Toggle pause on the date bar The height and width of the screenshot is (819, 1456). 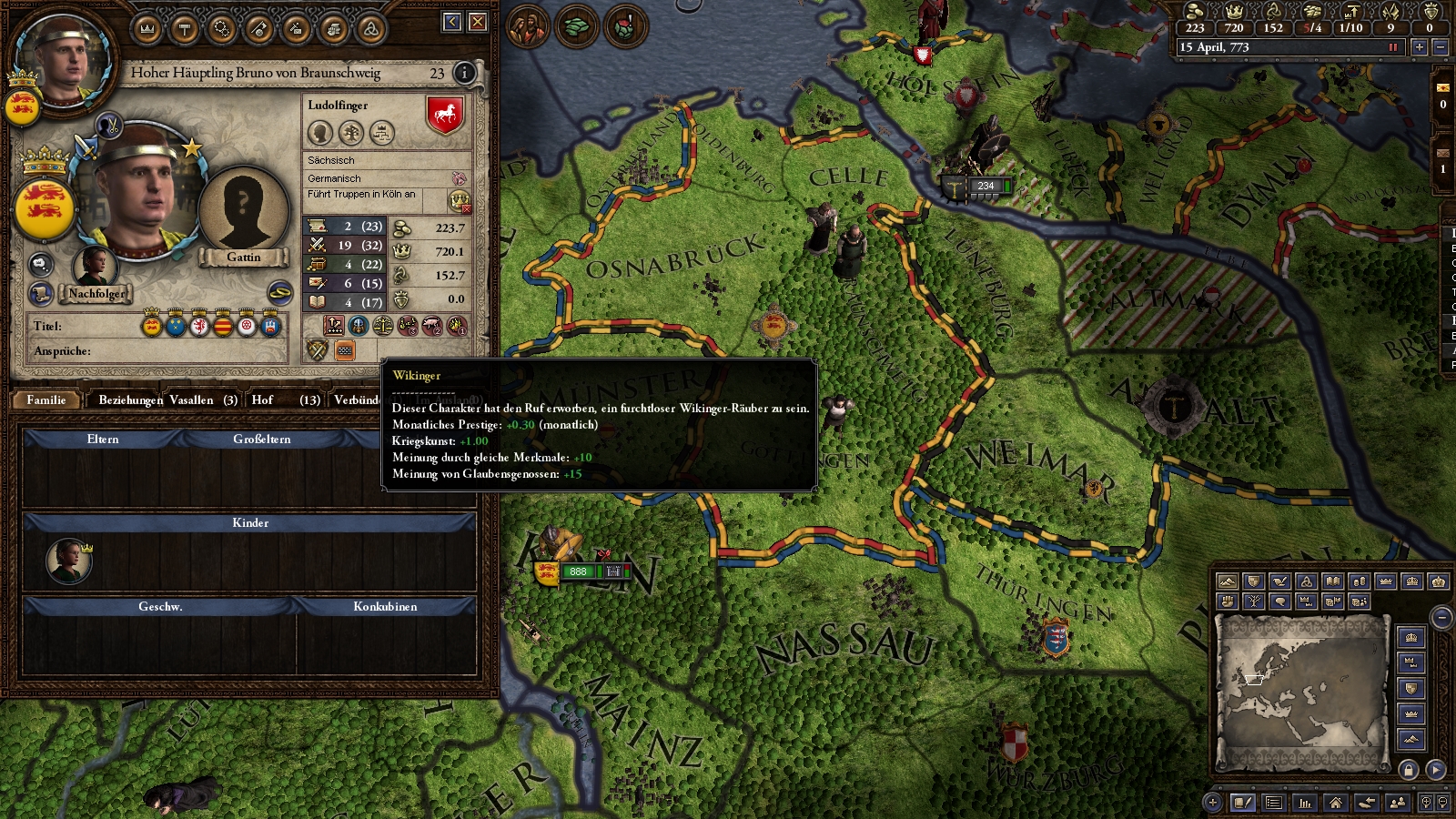click(1392, 47)
